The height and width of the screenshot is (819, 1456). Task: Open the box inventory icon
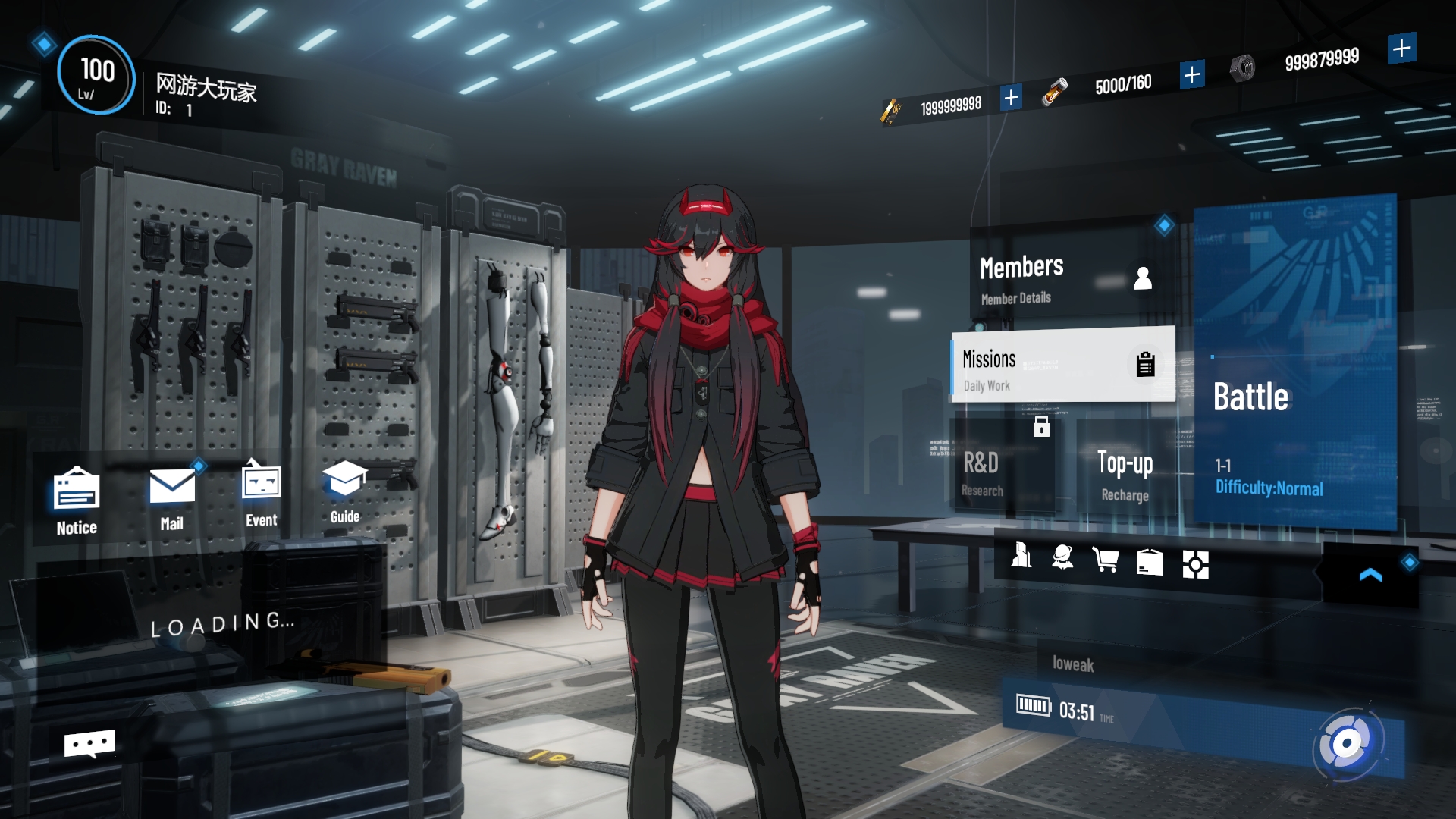click(1149, 562)
